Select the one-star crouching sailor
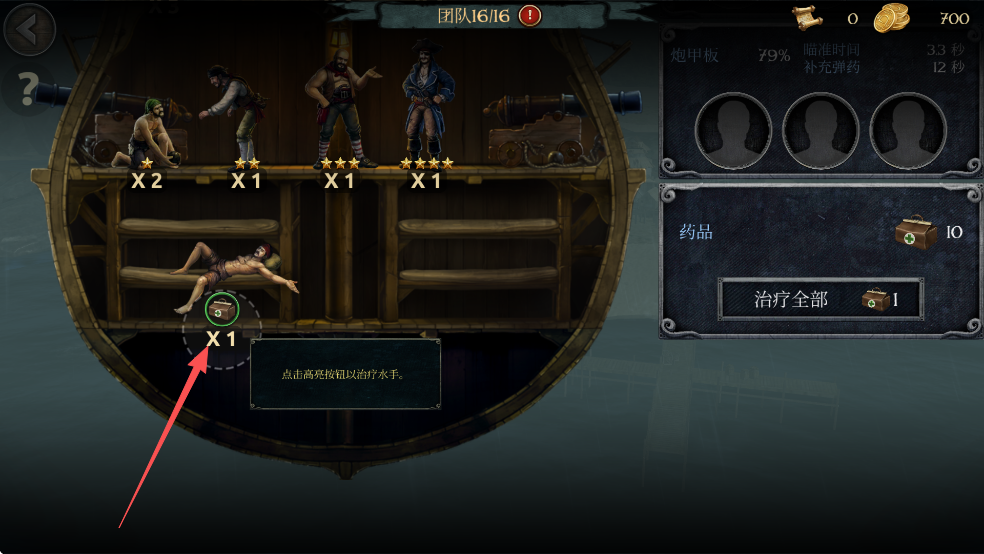Image resolution: width=984 pixels, height=554 pixels. point(148,136)
